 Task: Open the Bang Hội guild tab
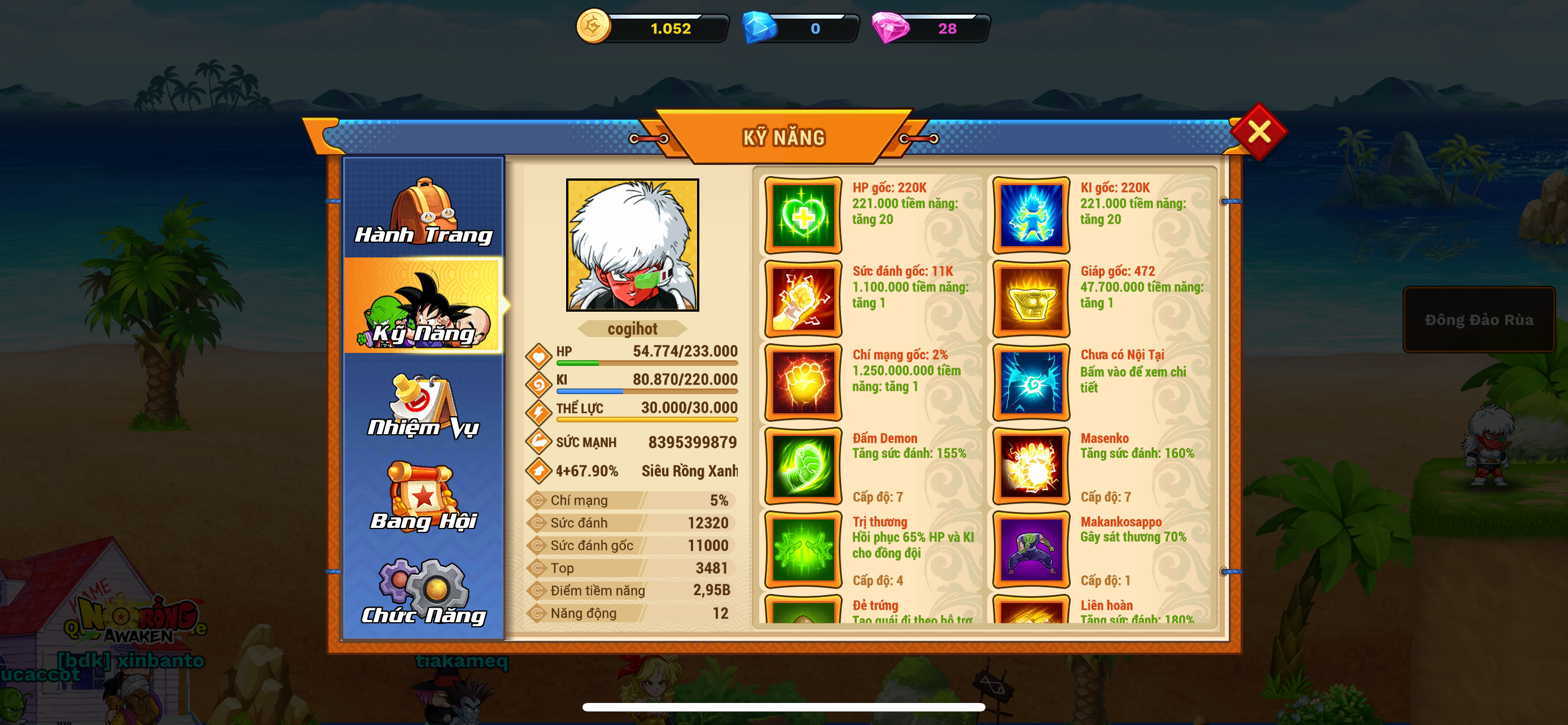tap(424, 496)
